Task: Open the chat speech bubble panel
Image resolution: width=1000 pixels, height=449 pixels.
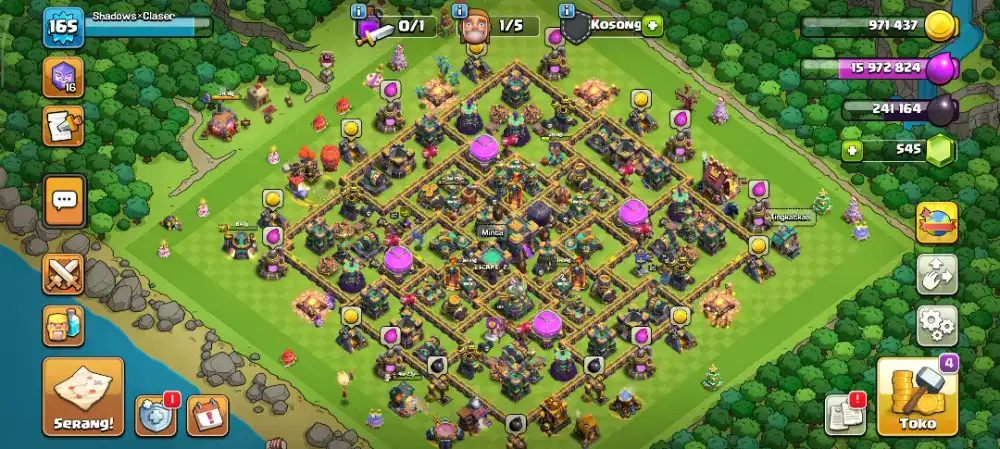Action: pos(64,201)
